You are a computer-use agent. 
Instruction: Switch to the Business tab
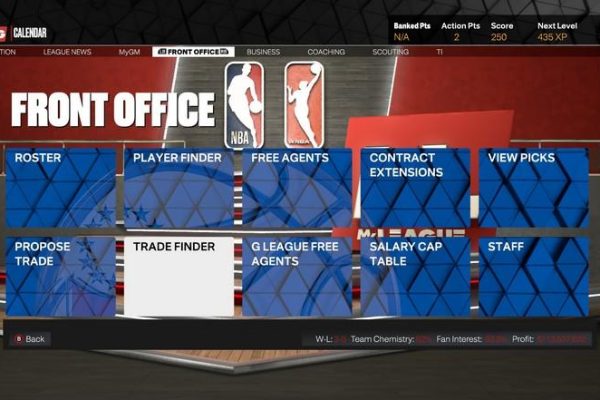pos(263,51)
